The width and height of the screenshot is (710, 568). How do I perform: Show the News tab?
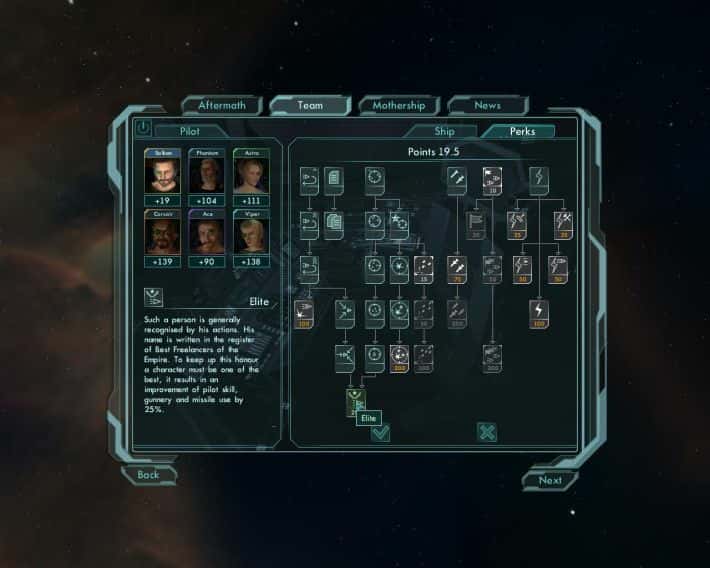point(487,105)
